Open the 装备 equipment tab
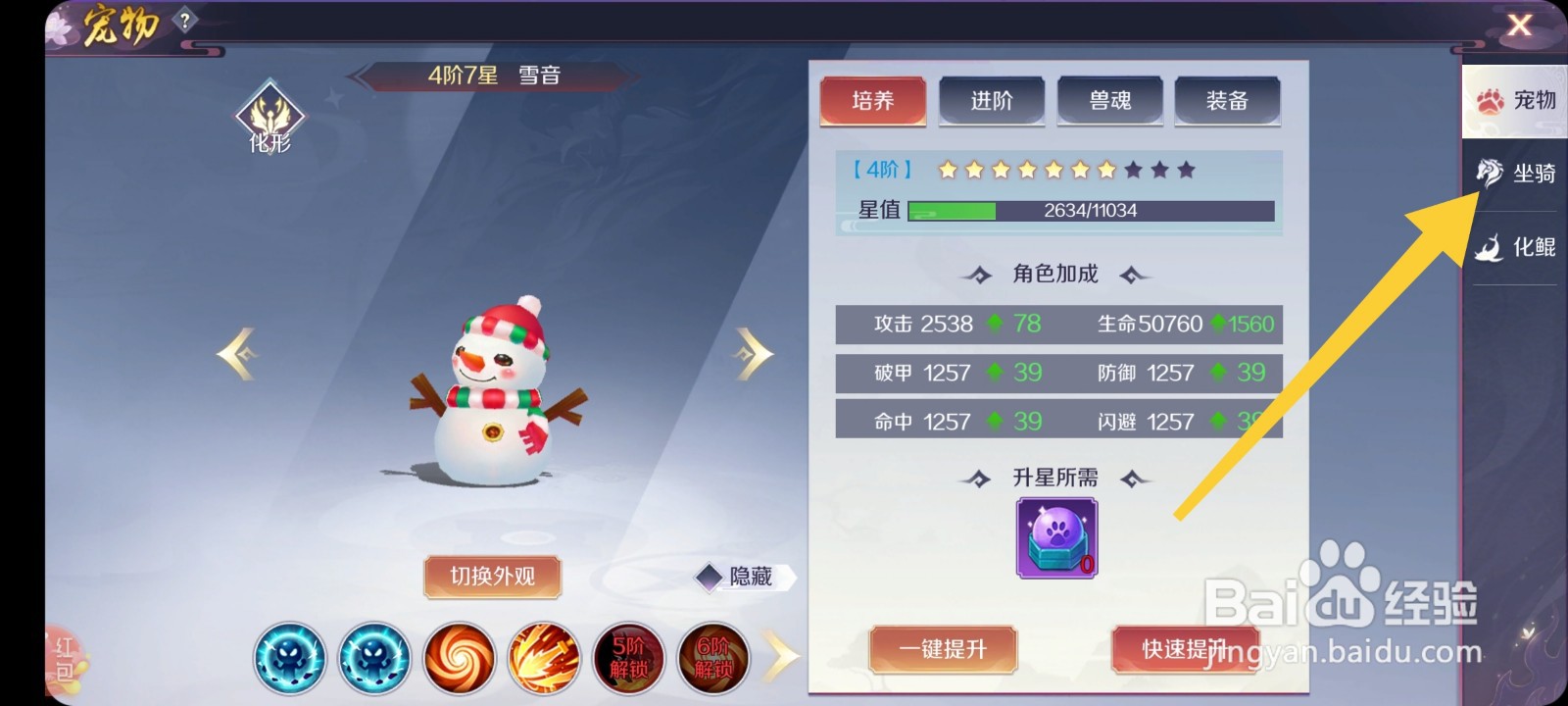Screen dimensions: 1568x706 [1228, 101]
